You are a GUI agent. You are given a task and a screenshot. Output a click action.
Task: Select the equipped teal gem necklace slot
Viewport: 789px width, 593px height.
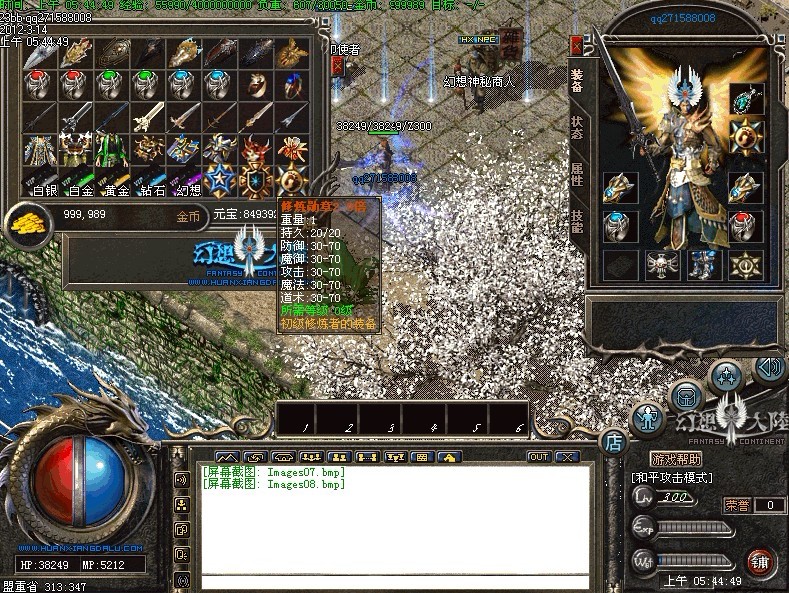click(x=745, y=98)
